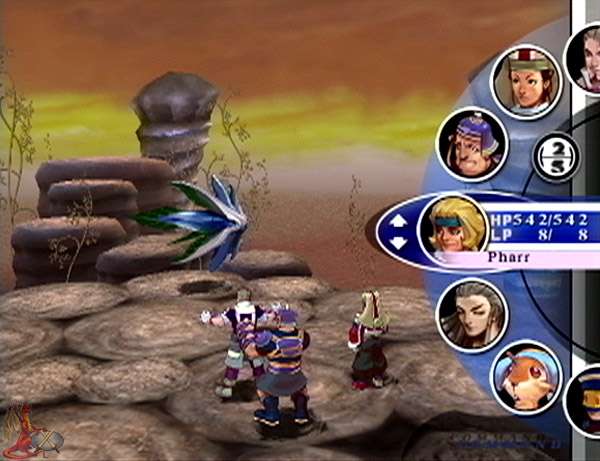Pick the partially hidden bottom-right portrait

[x=585, y=402]
